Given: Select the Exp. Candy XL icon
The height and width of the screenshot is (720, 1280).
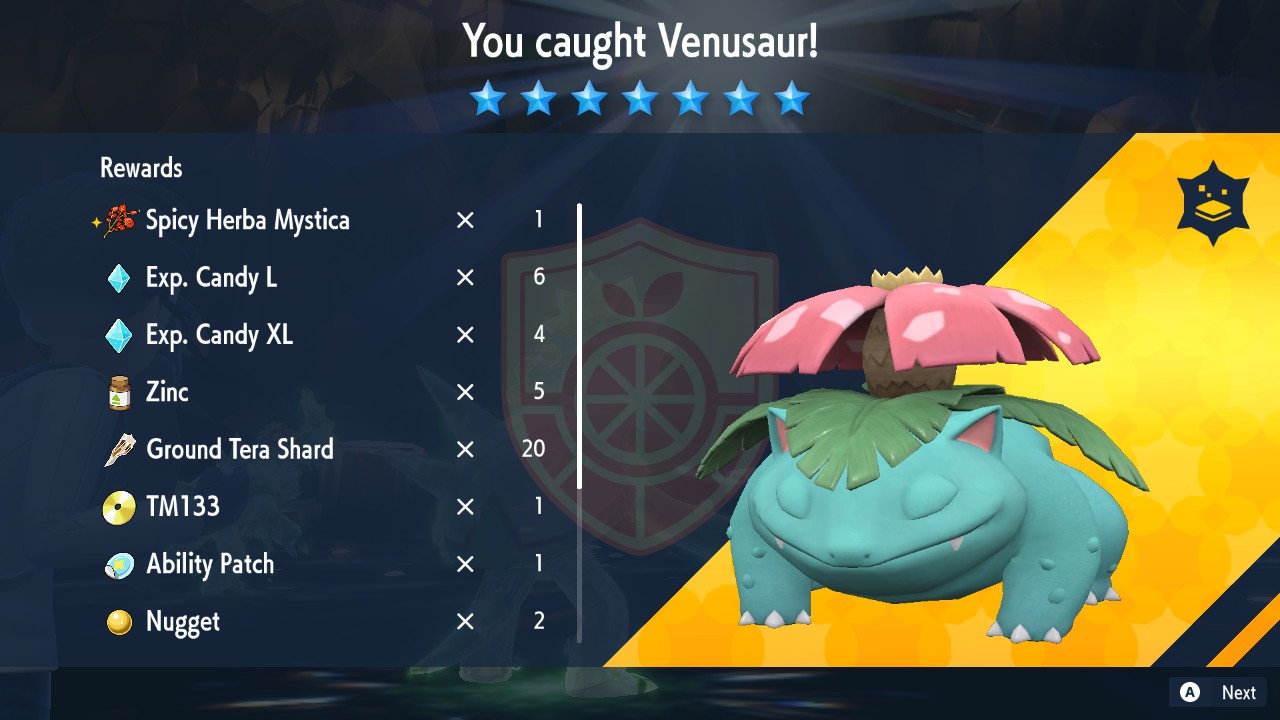Looking at the screenshot, I should pos(118,336).
